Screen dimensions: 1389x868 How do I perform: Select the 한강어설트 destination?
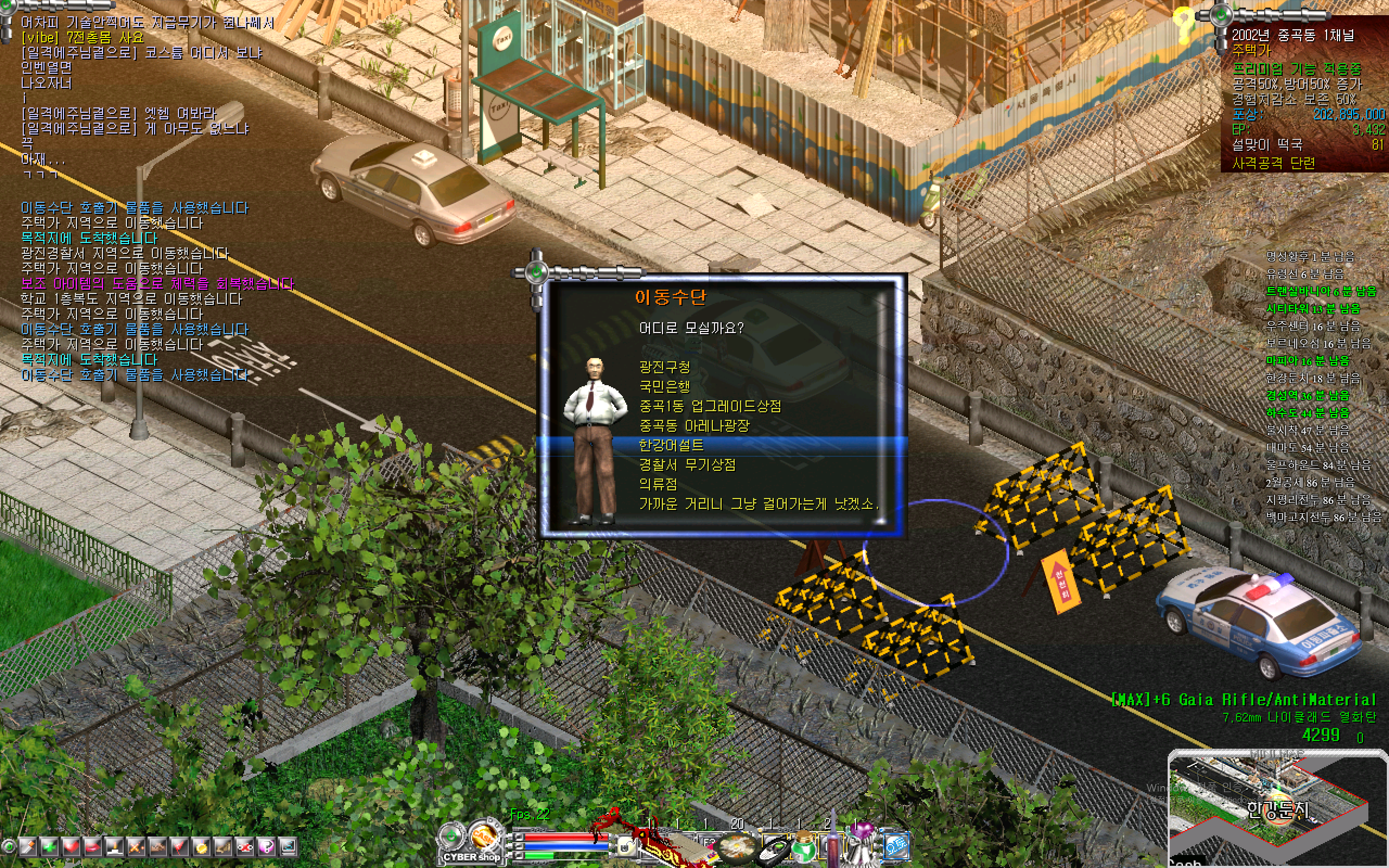(672, 445)
